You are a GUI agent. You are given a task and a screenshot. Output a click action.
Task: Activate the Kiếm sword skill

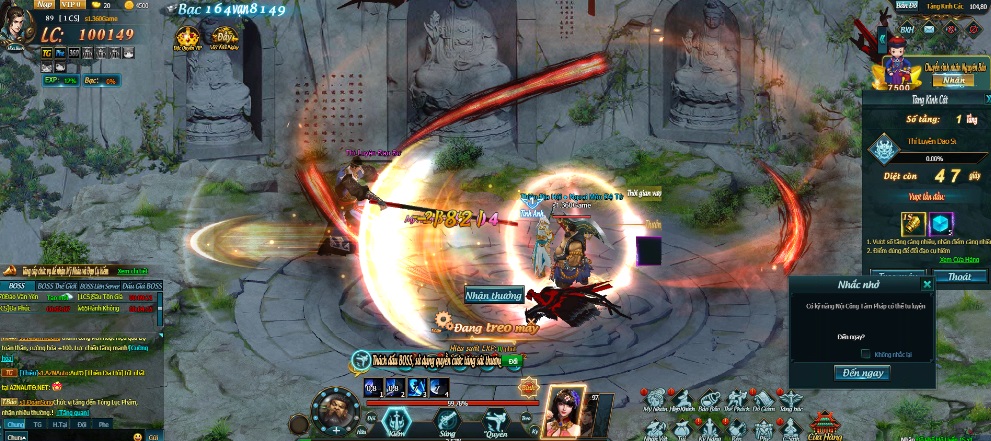tap(397, 423)
